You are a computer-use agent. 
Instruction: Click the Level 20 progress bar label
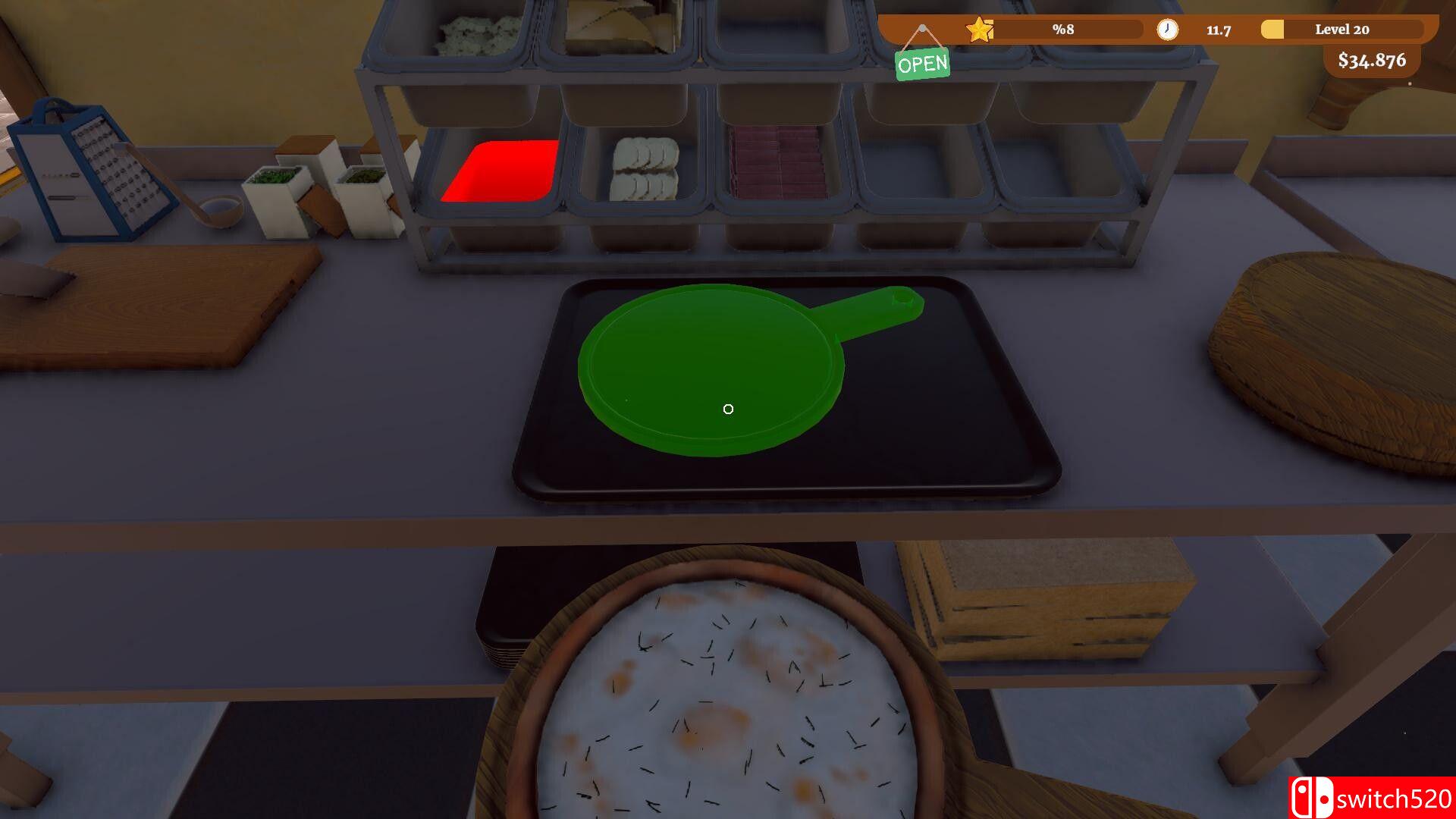coord(1341,30)
